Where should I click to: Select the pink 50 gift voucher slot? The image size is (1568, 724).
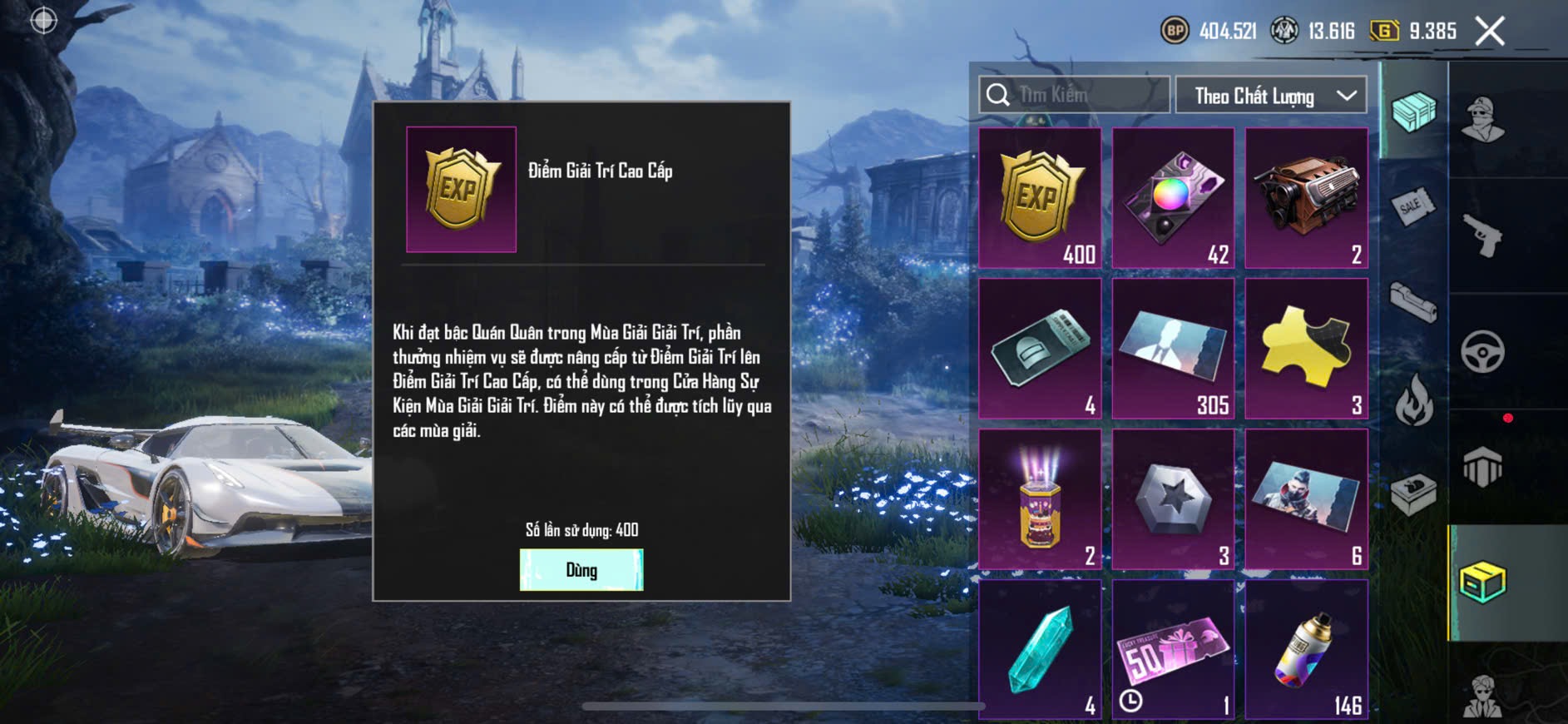(1173, 650)
